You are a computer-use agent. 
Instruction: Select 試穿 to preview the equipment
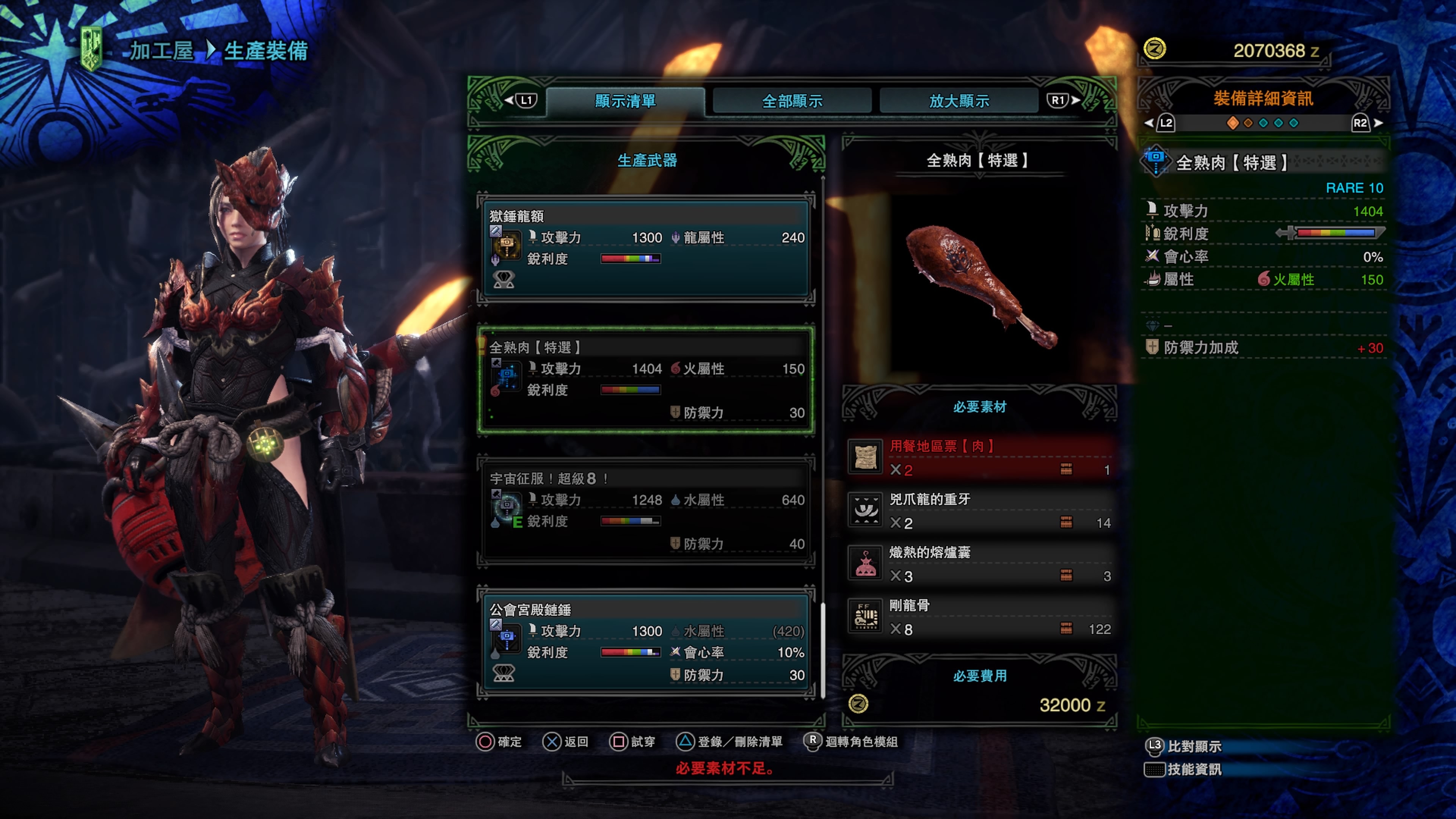[x=632, y=742]
